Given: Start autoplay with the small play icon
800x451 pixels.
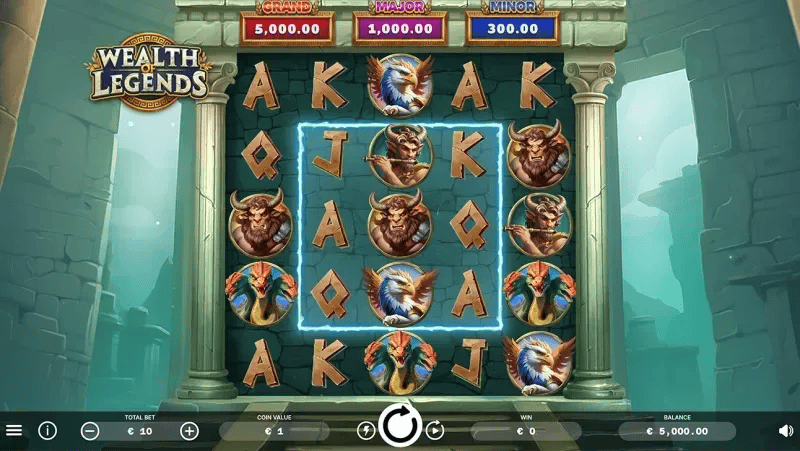Looking at the screenshot, I should click(x=435, y=431).
